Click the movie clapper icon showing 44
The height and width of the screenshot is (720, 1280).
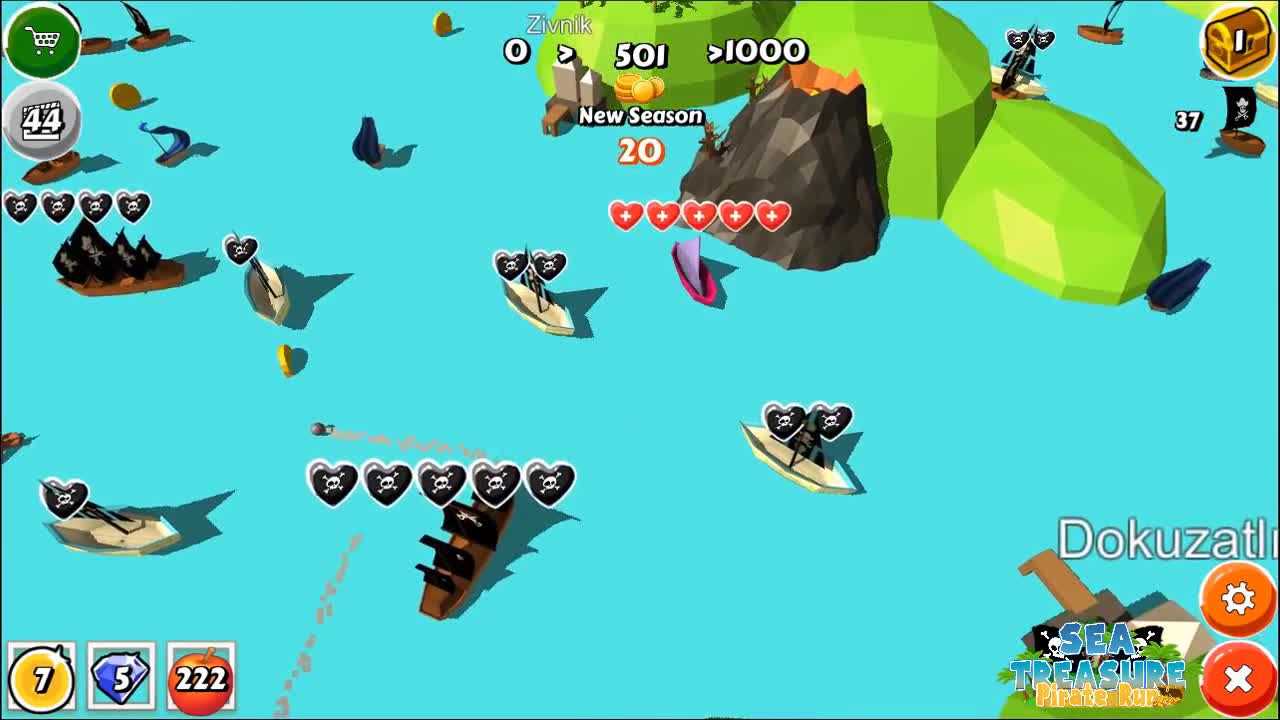pos(42,118)
